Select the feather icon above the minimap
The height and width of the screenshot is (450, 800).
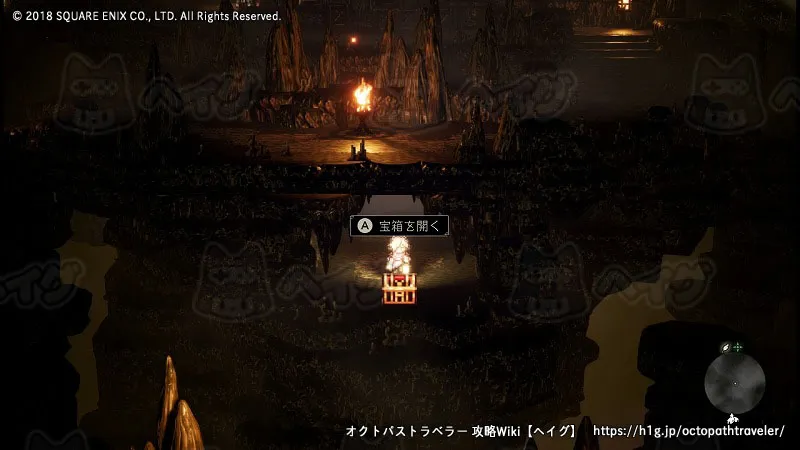726,348
